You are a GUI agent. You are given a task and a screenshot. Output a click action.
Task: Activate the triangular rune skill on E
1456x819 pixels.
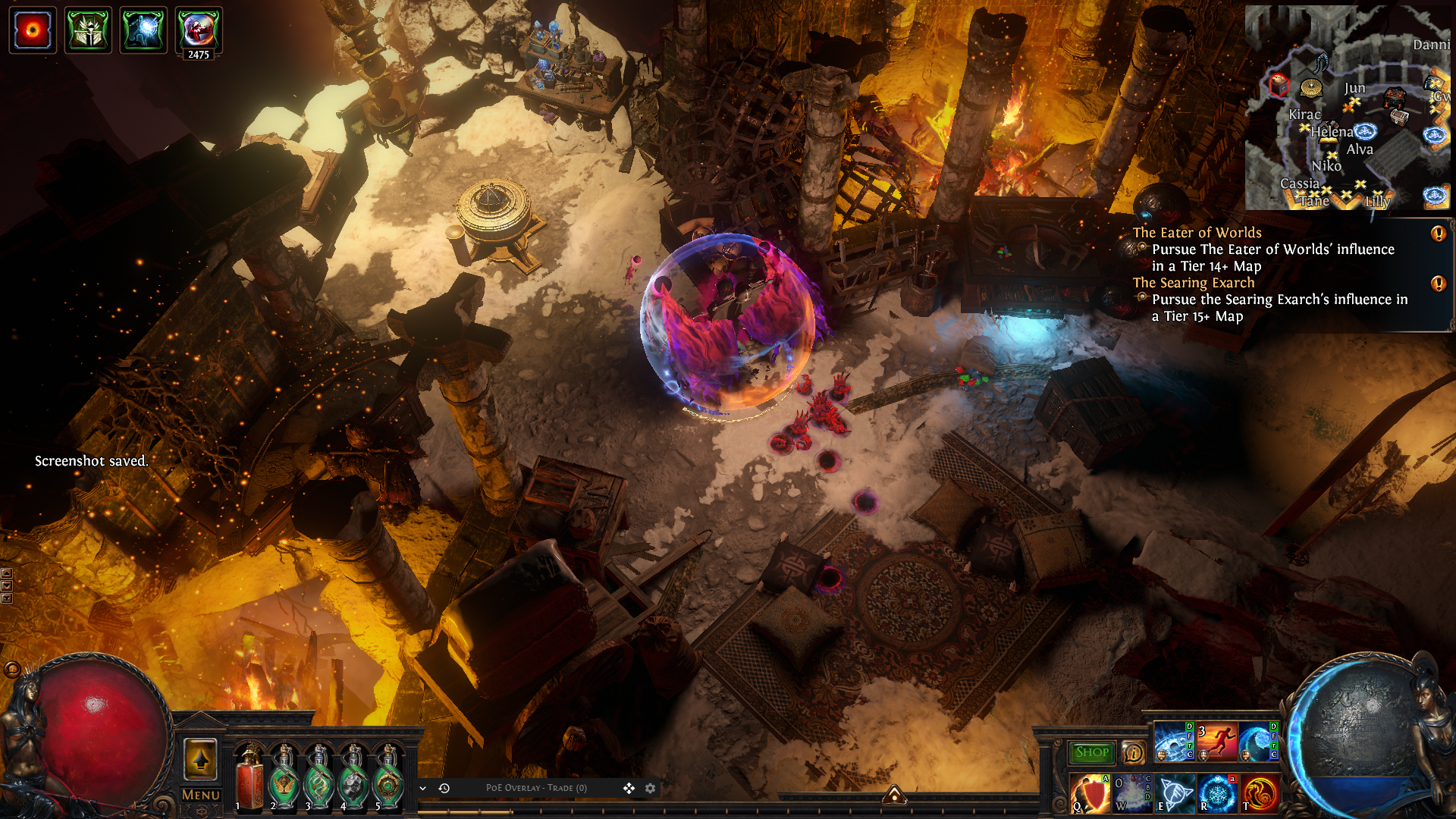click(1174, 793)
